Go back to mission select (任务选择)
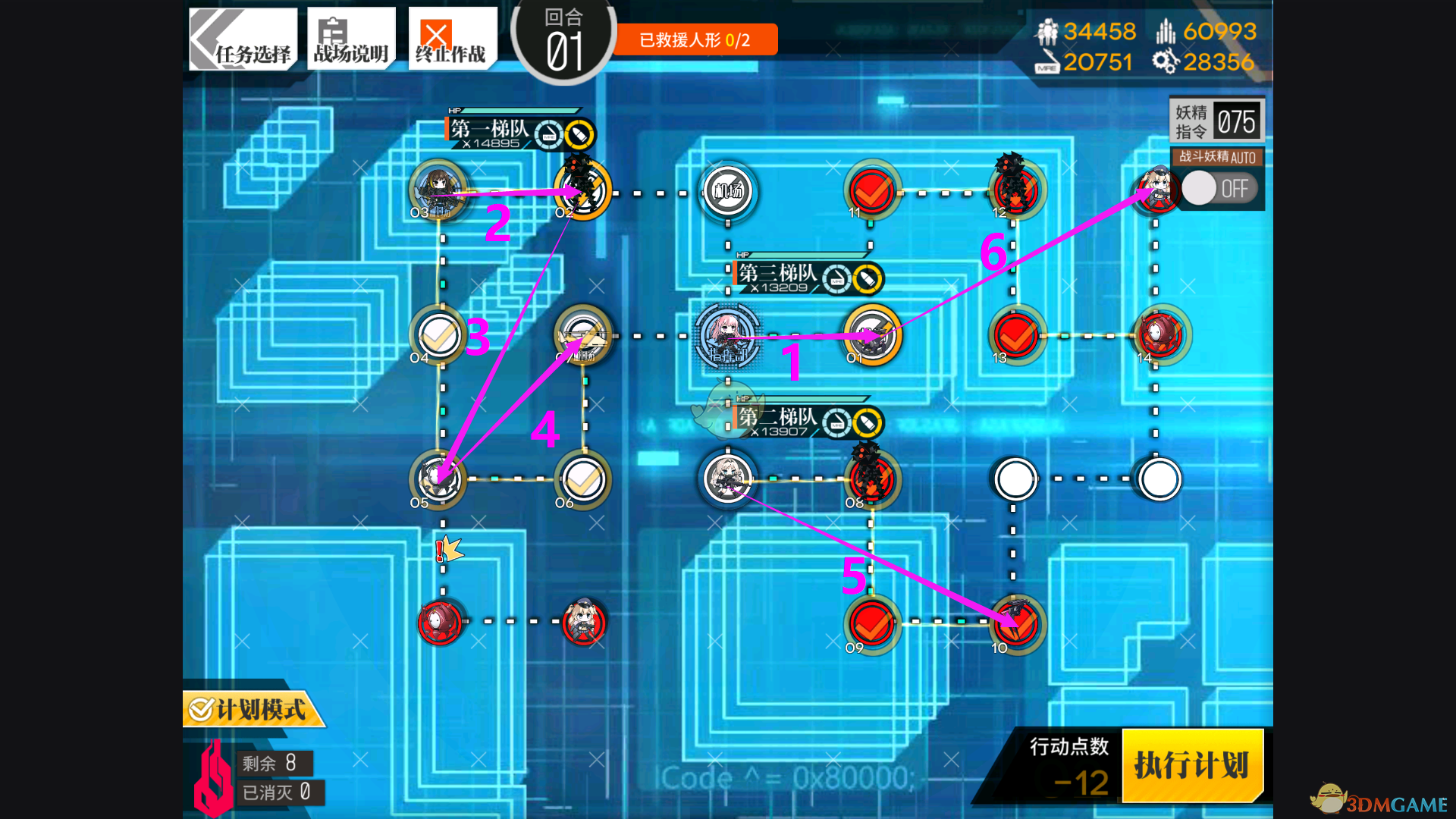This screenshot has height=819, width=1456. point(243,39)
